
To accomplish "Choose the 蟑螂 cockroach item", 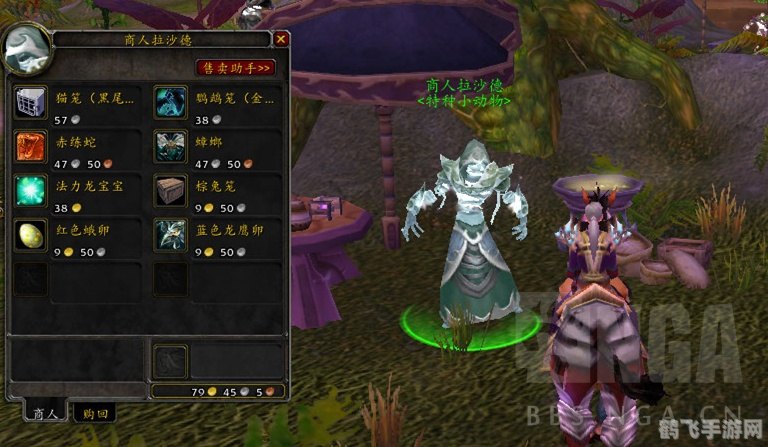I will (169, 146).
